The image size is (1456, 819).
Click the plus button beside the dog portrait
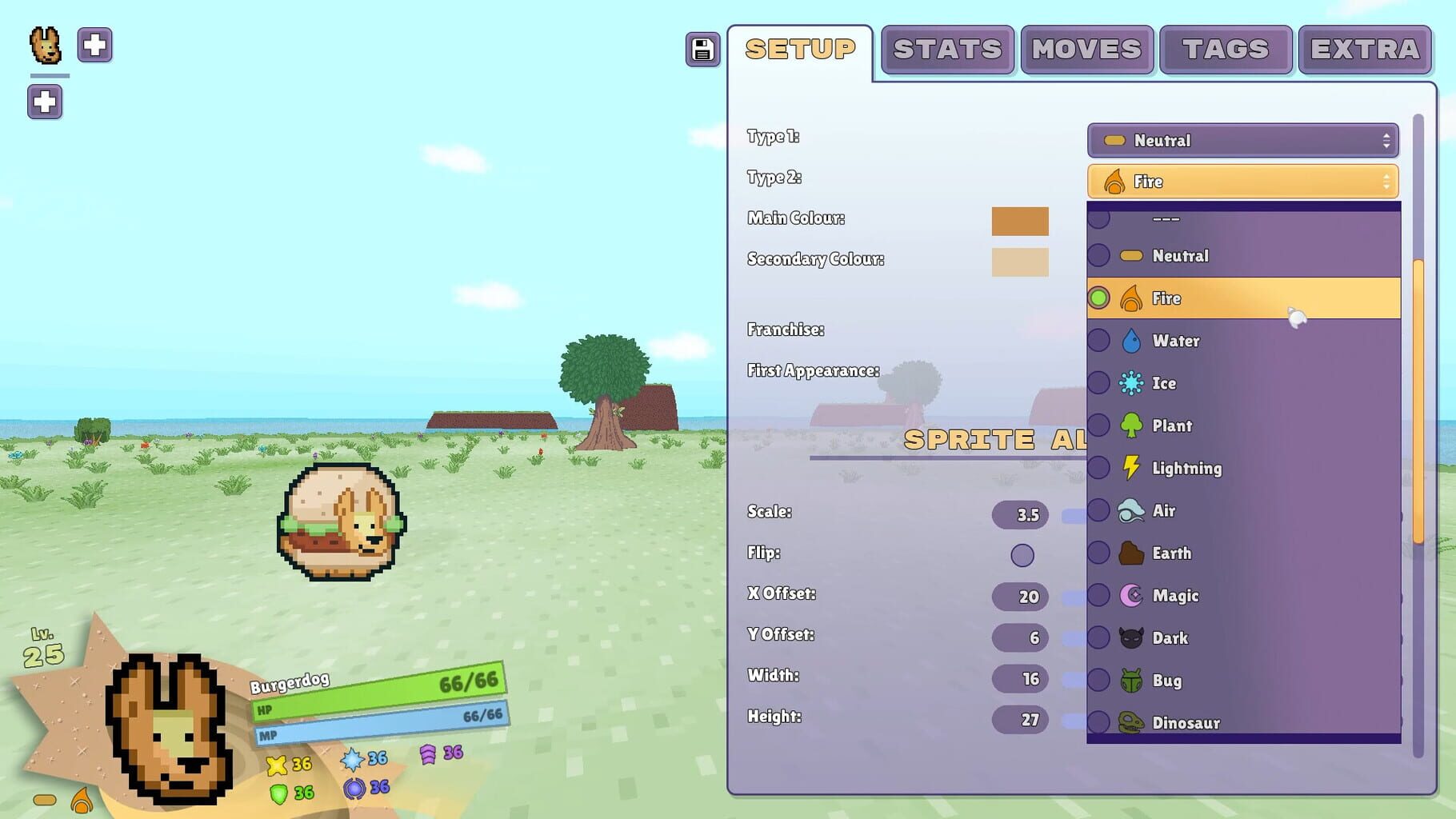pyautogui.click(x=94, y=45)
